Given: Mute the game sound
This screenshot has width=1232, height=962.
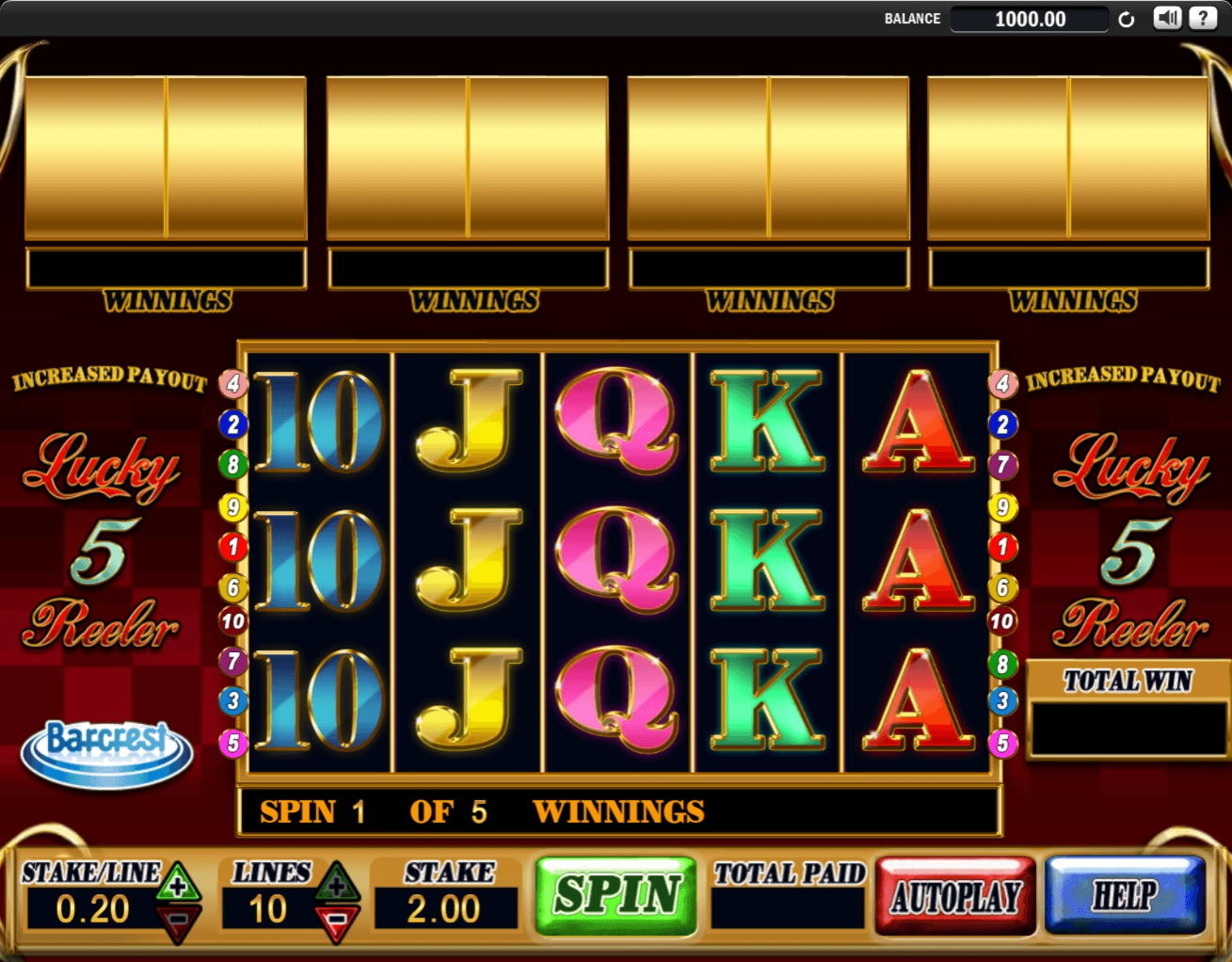Looking at the screenshot, I should (1167, 16).
